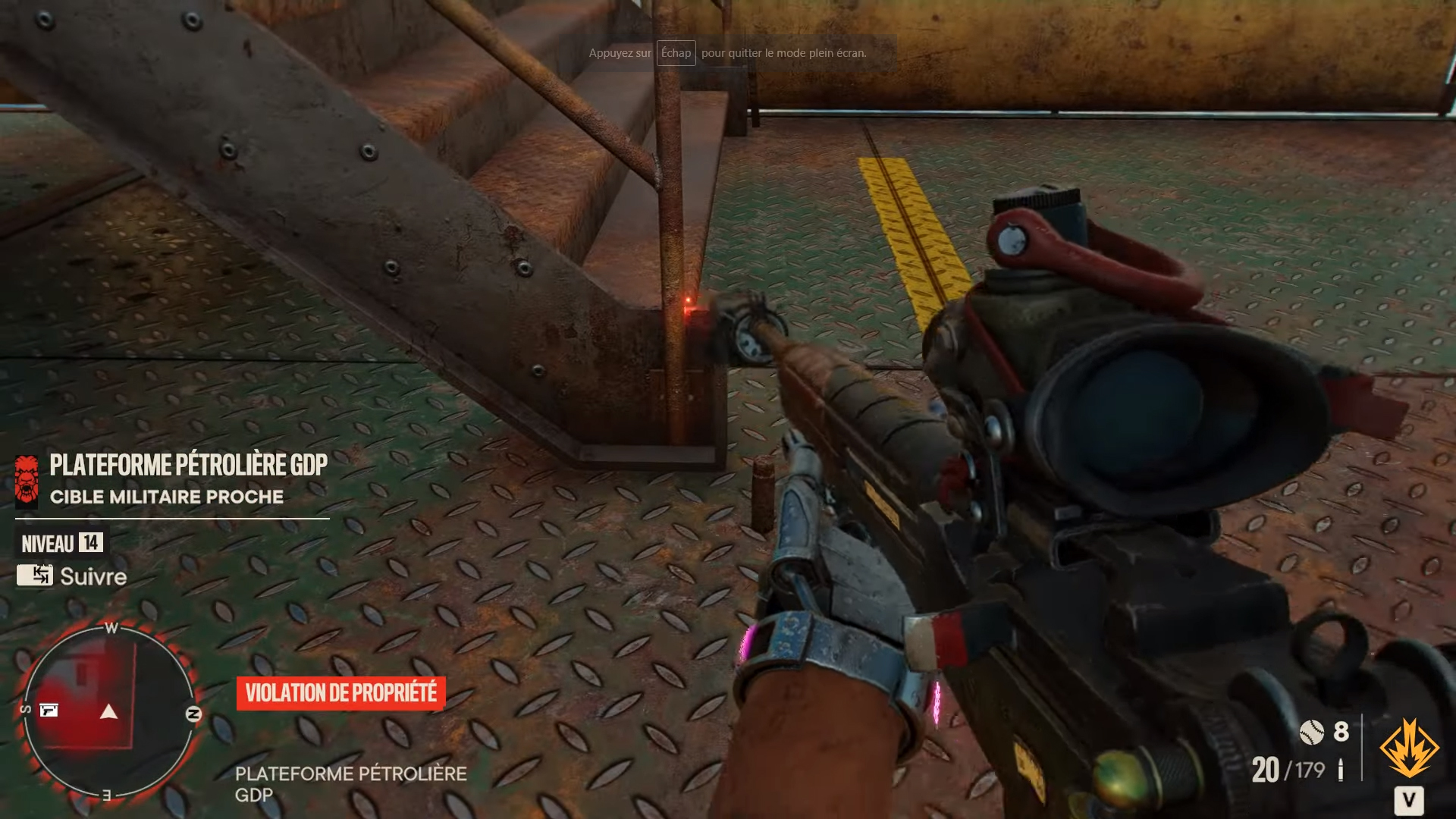Click the player arrow on the compass
The width and height of the screenshot is (1456, 819).
coord(110,711)
